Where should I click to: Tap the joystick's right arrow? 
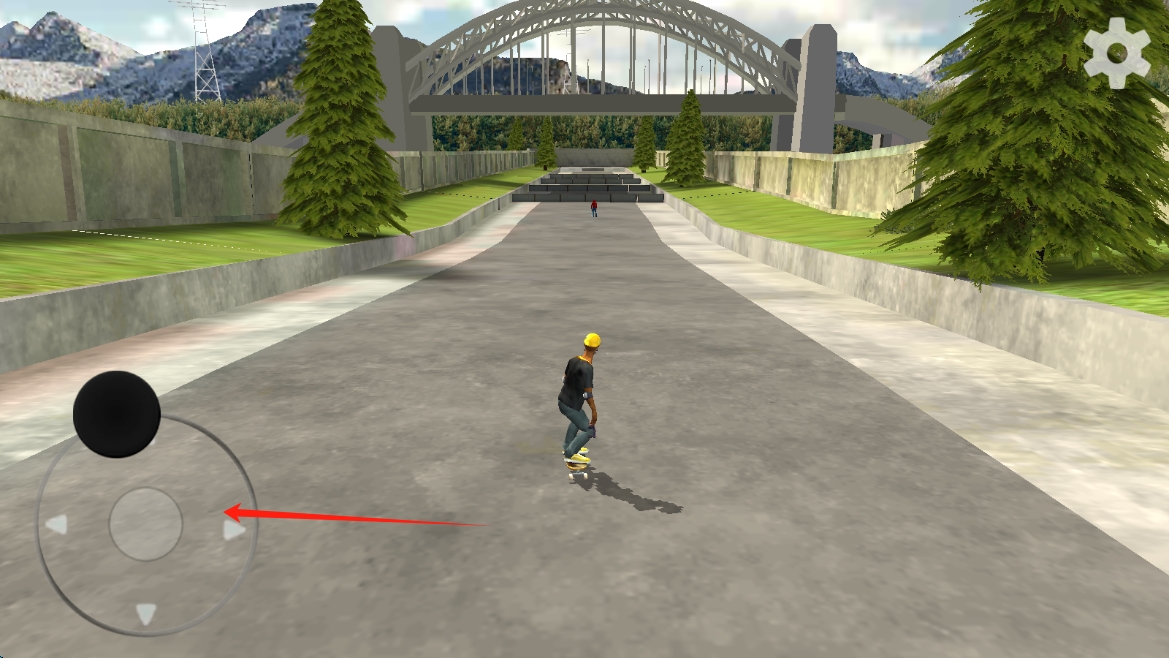(x=234, y=529)
